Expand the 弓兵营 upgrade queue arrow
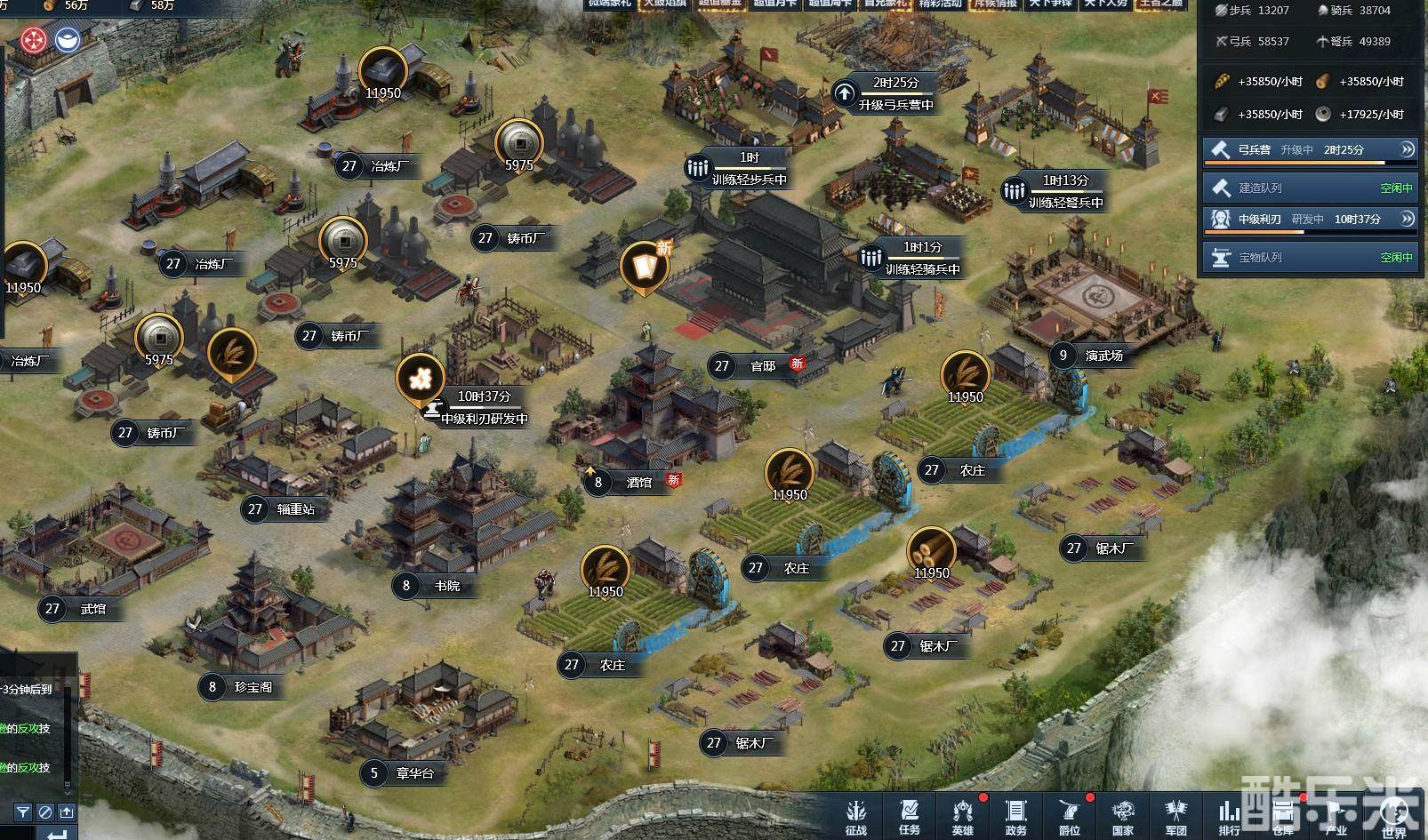 coord(1408,149)
